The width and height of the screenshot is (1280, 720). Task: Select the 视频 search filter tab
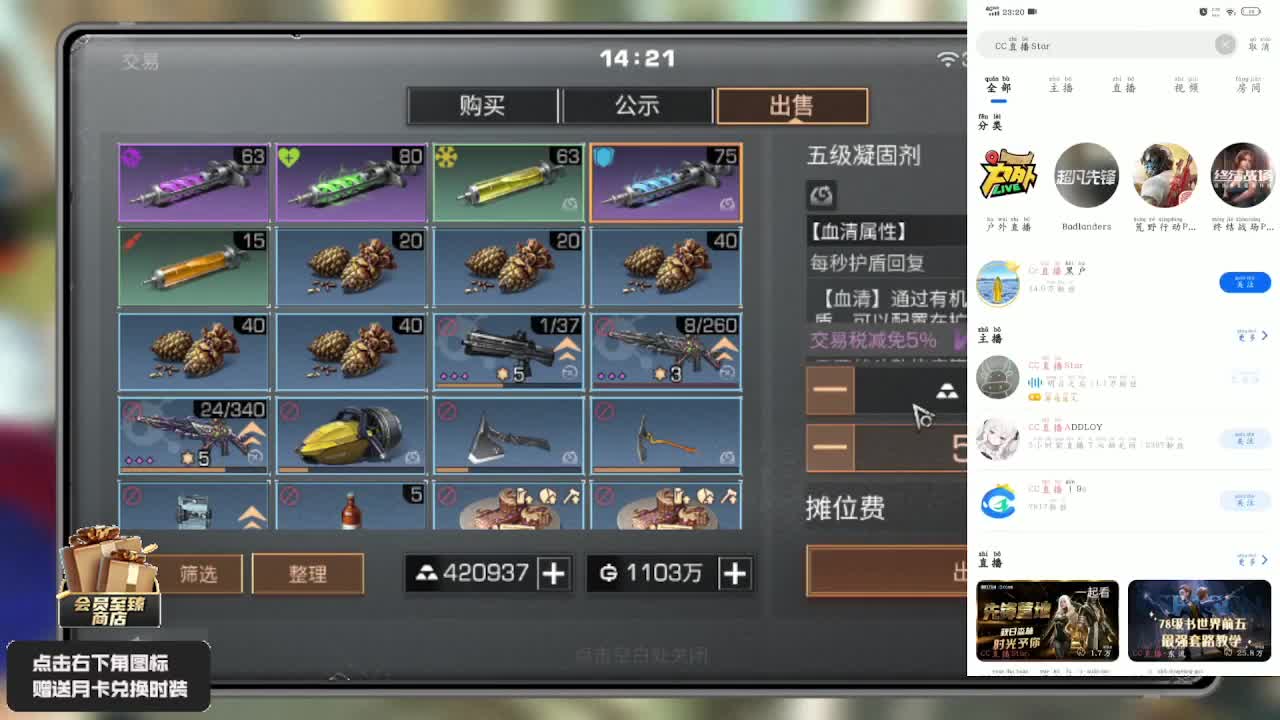coord(1189,86)
